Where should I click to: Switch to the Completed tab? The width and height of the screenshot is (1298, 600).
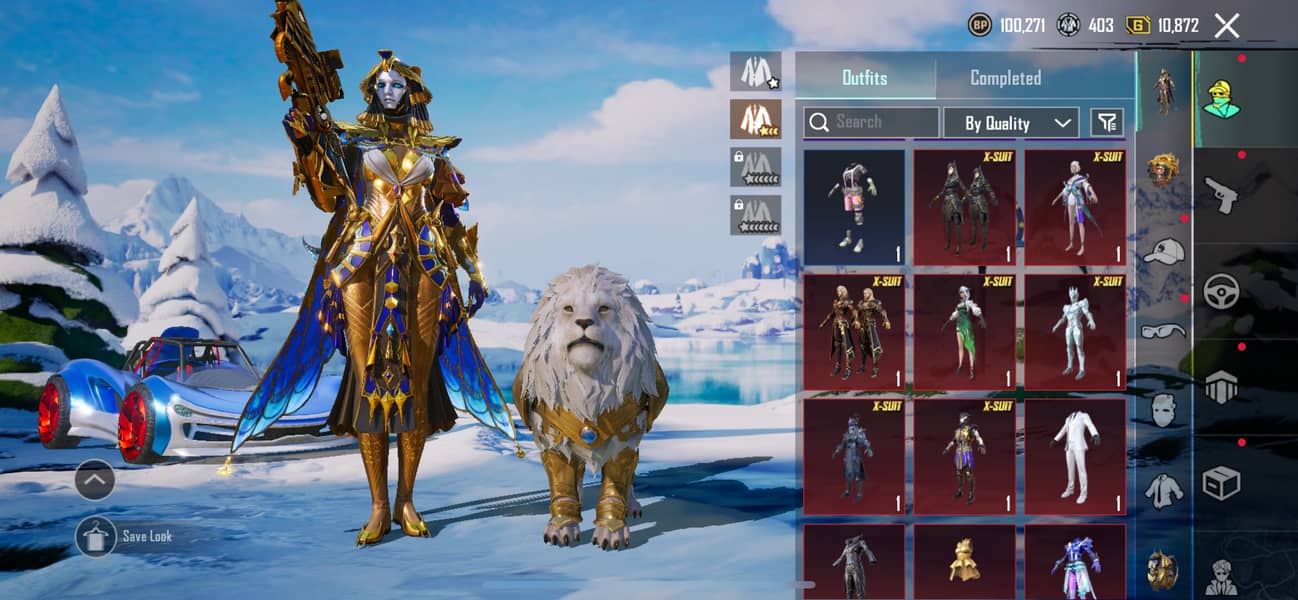[x=1005, y=78]
